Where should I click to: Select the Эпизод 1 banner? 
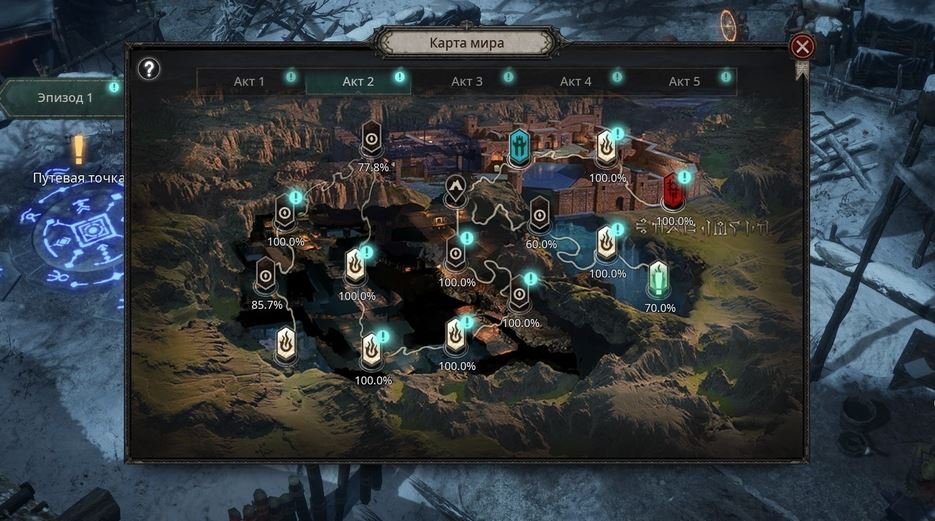point(62,97)
